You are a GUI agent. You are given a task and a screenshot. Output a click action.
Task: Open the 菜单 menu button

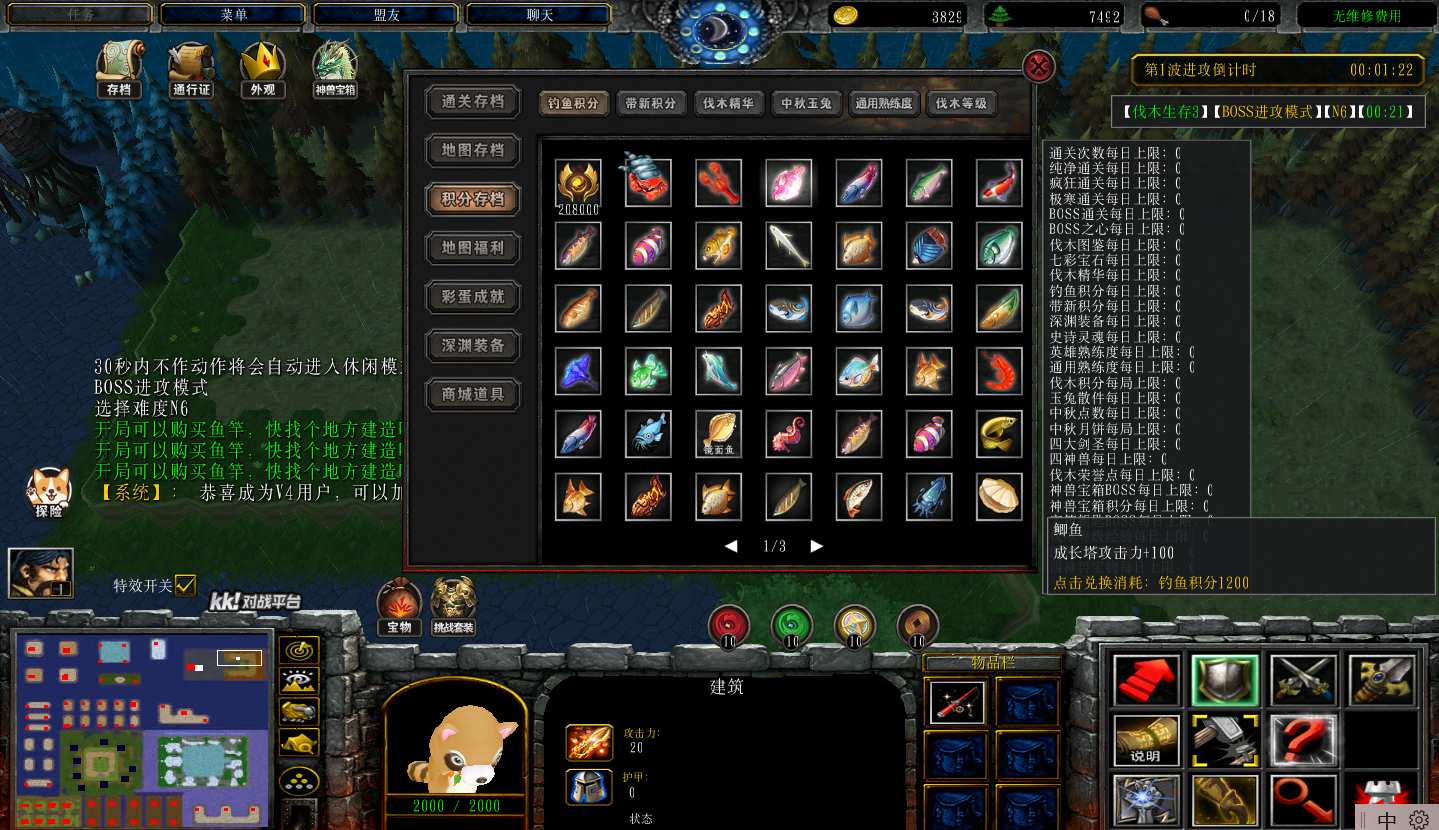[233, 15]
